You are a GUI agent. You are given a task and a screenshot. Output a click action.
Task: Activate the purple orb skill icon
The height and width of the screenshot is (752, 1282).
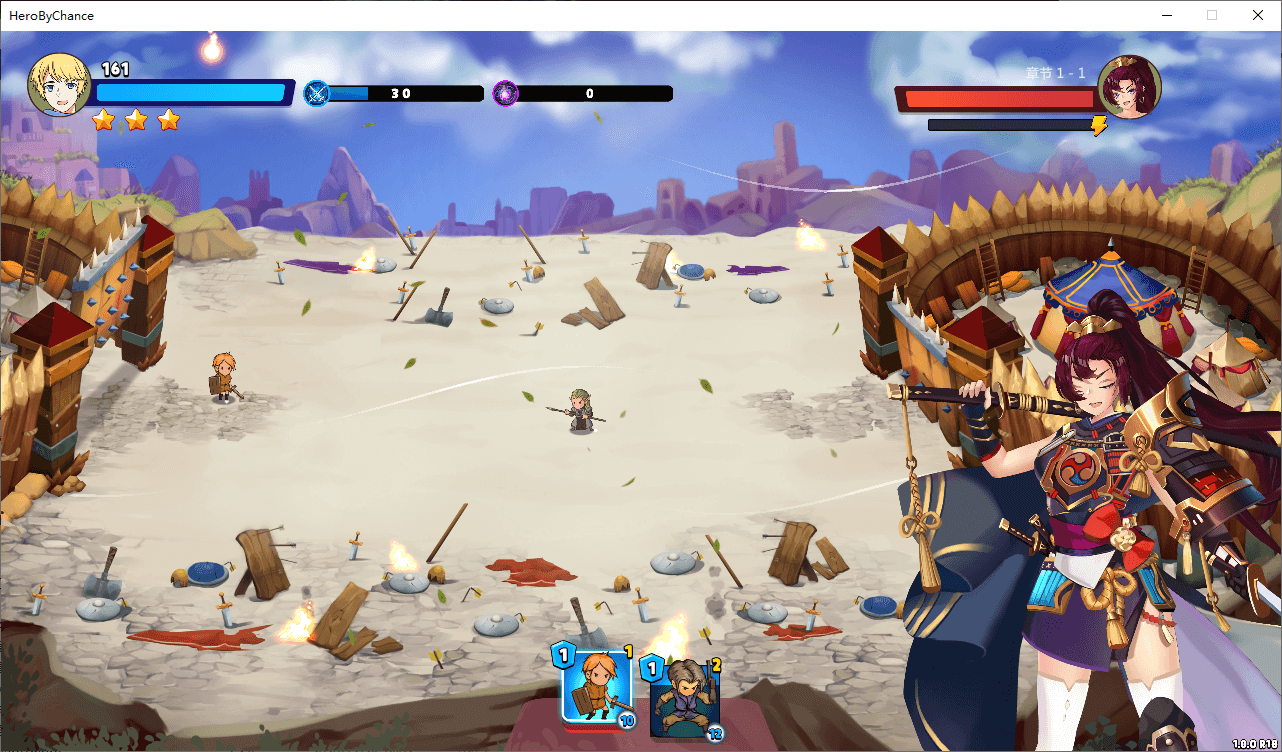click(x=506, y=94)
